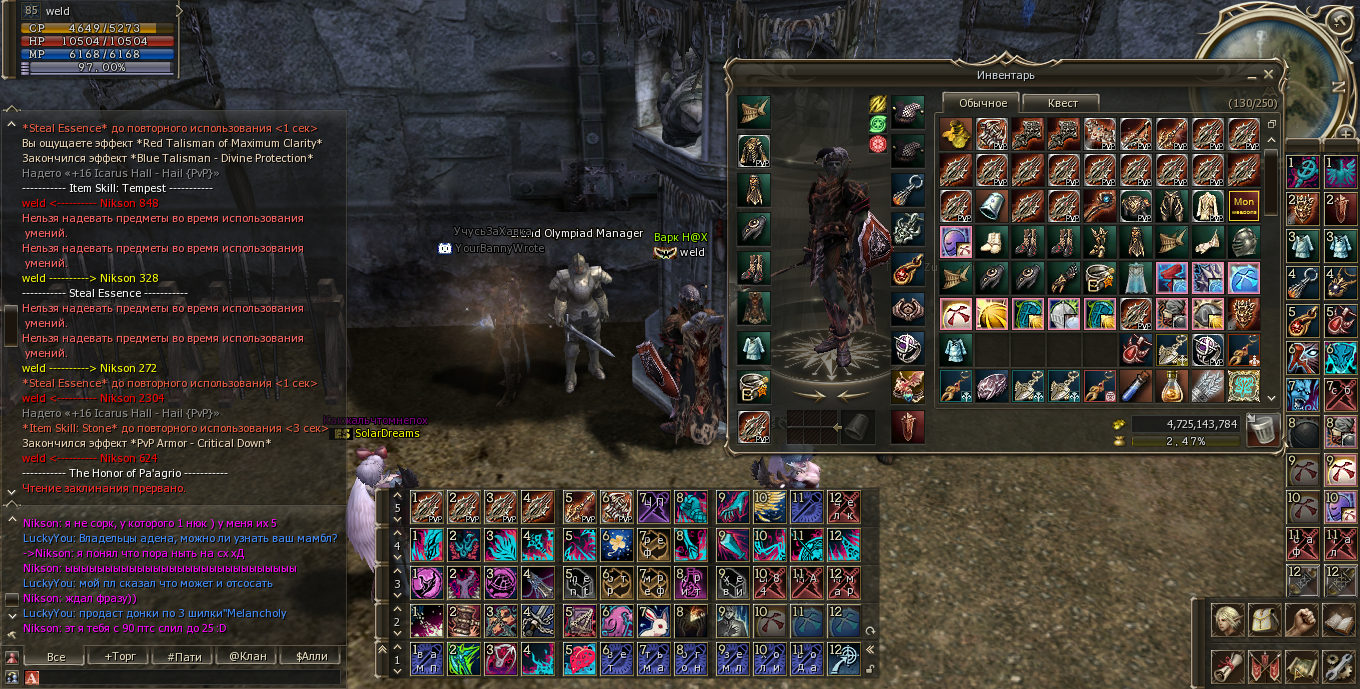Switch chat to the +Торг tab
This screenshot has height=689, width=1360.
tap(120, 657)
